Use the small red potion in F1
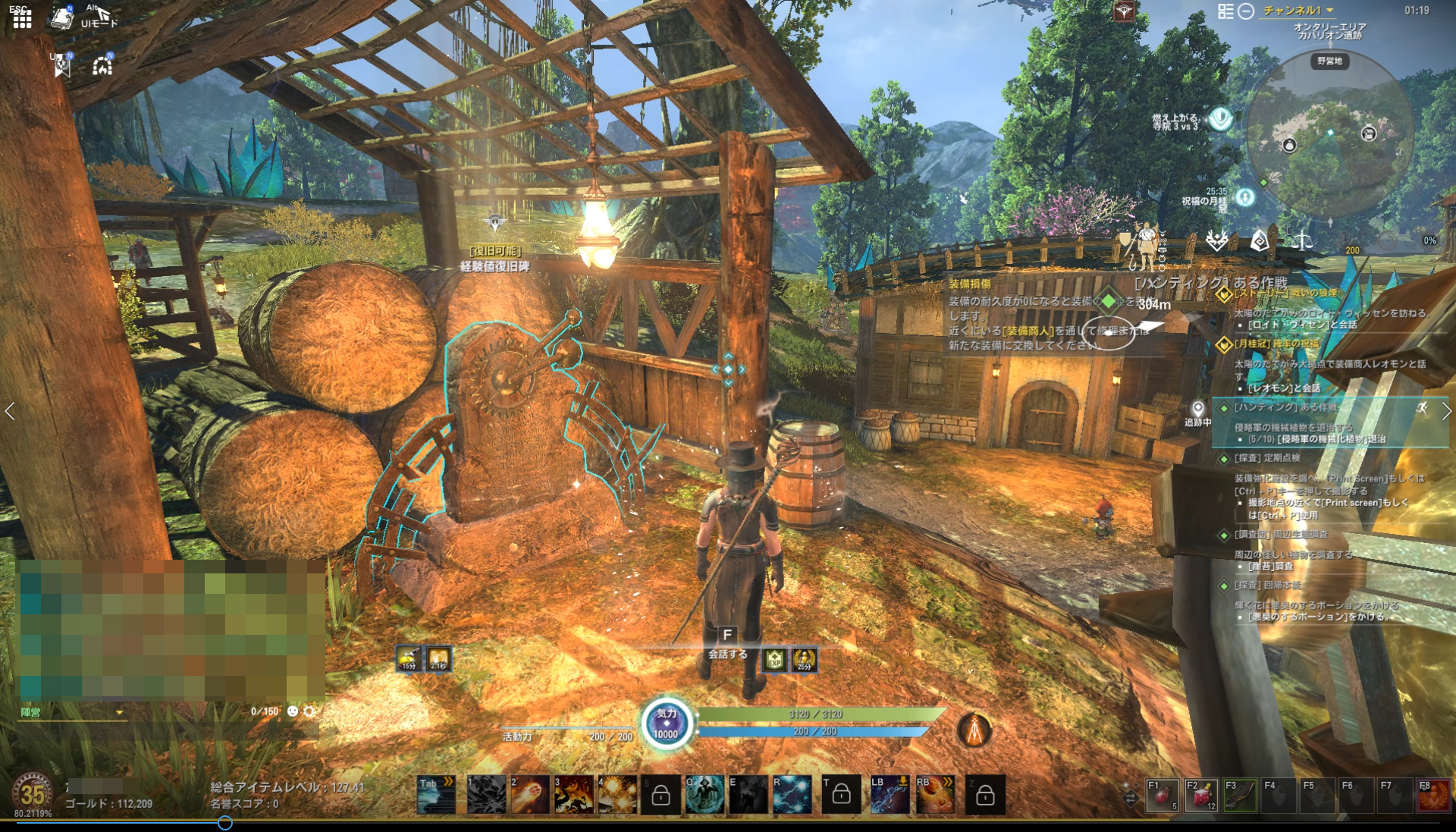Image resolution: width=1456 pixels, height=832 pixels. pyautogui.click(x=1163, y=796)
